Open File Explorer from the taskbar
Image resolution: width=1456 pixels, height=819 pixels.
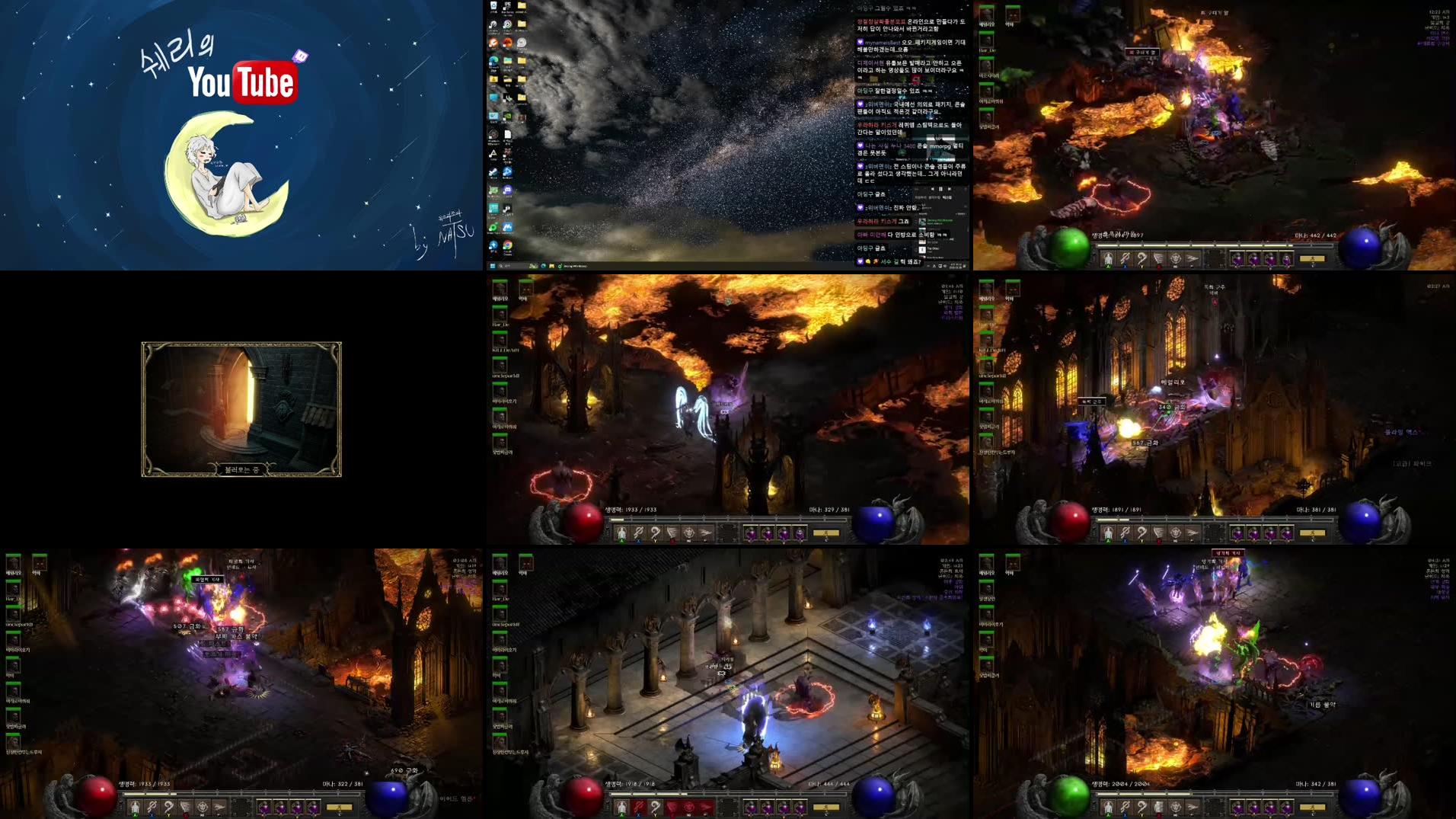coord(552,266)
